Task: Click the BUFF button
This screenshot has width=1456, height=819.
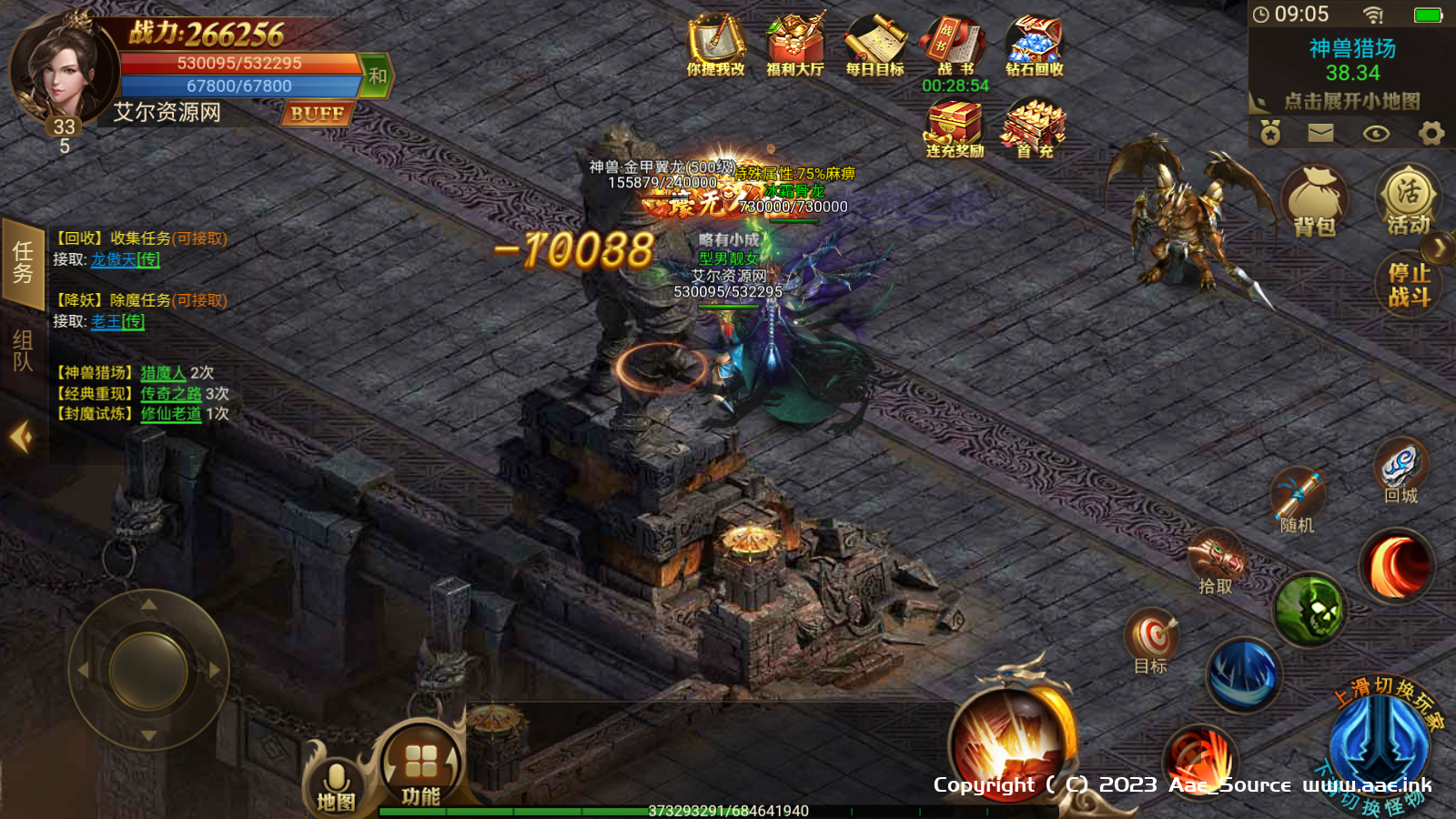Action: tap(317, 114)
